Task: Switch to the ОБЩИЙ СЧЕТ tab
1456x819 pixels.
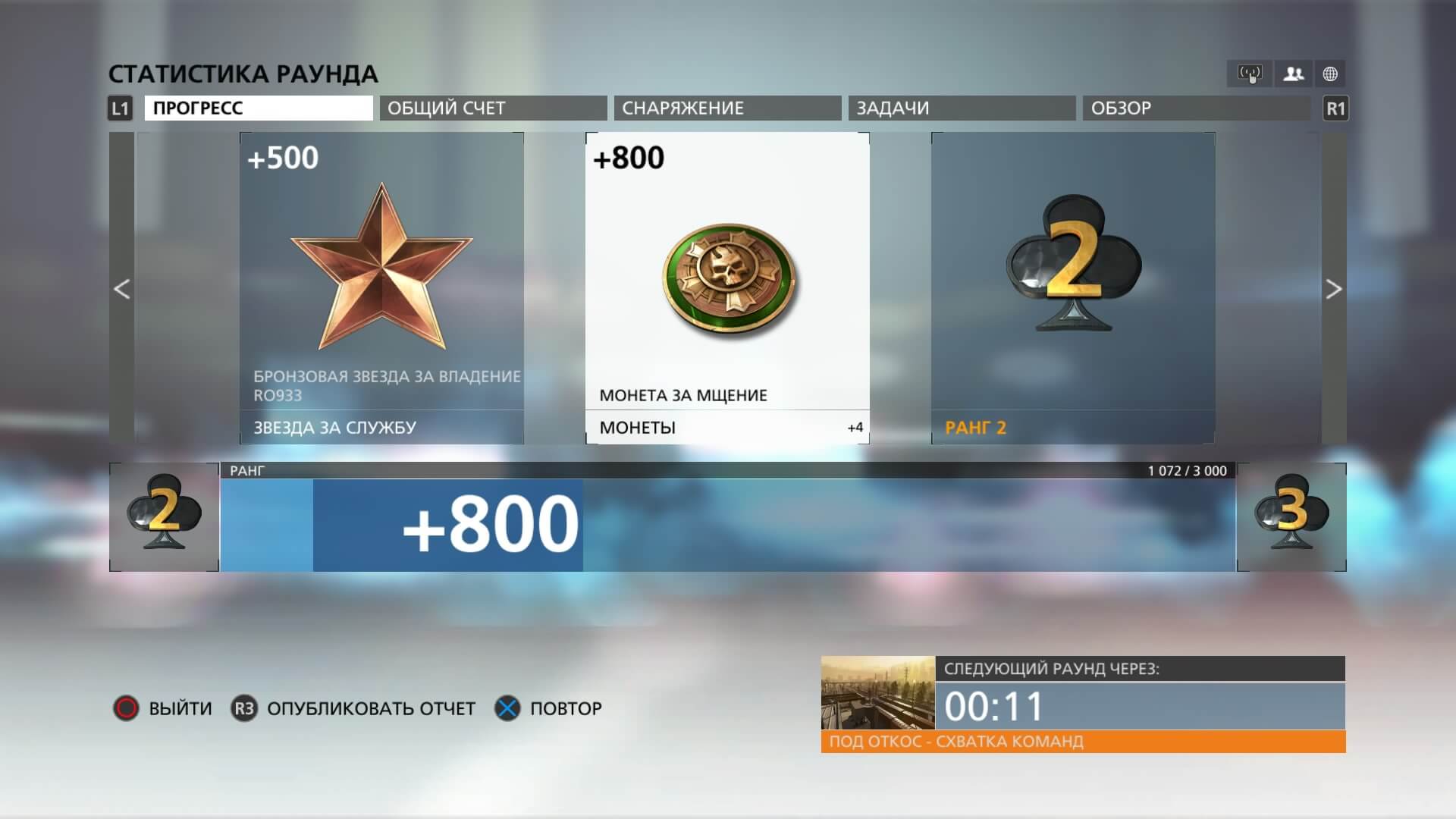Action: (x=491, y=108)
